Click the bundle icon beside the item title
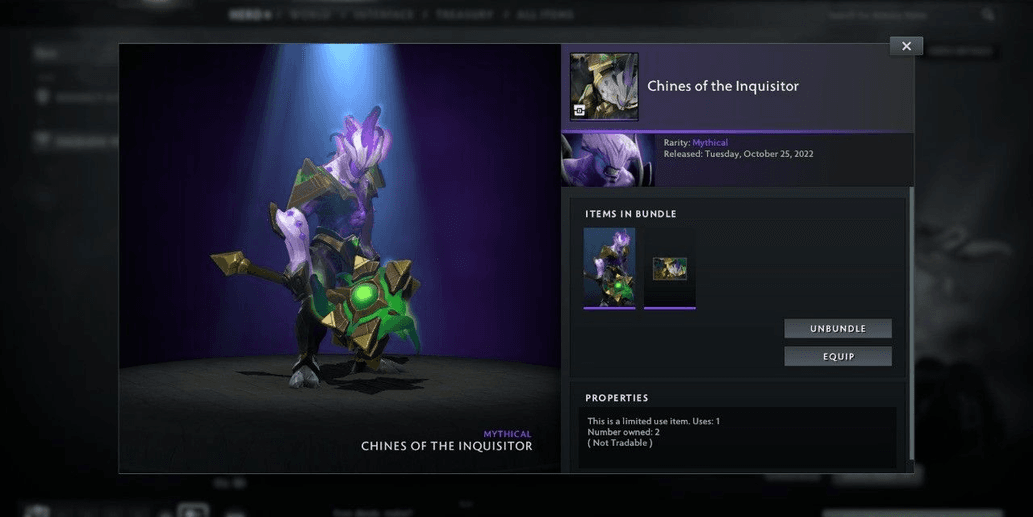Image resolution: width=1033 pixels, height=517 pixels. click(x=604, y=87)
